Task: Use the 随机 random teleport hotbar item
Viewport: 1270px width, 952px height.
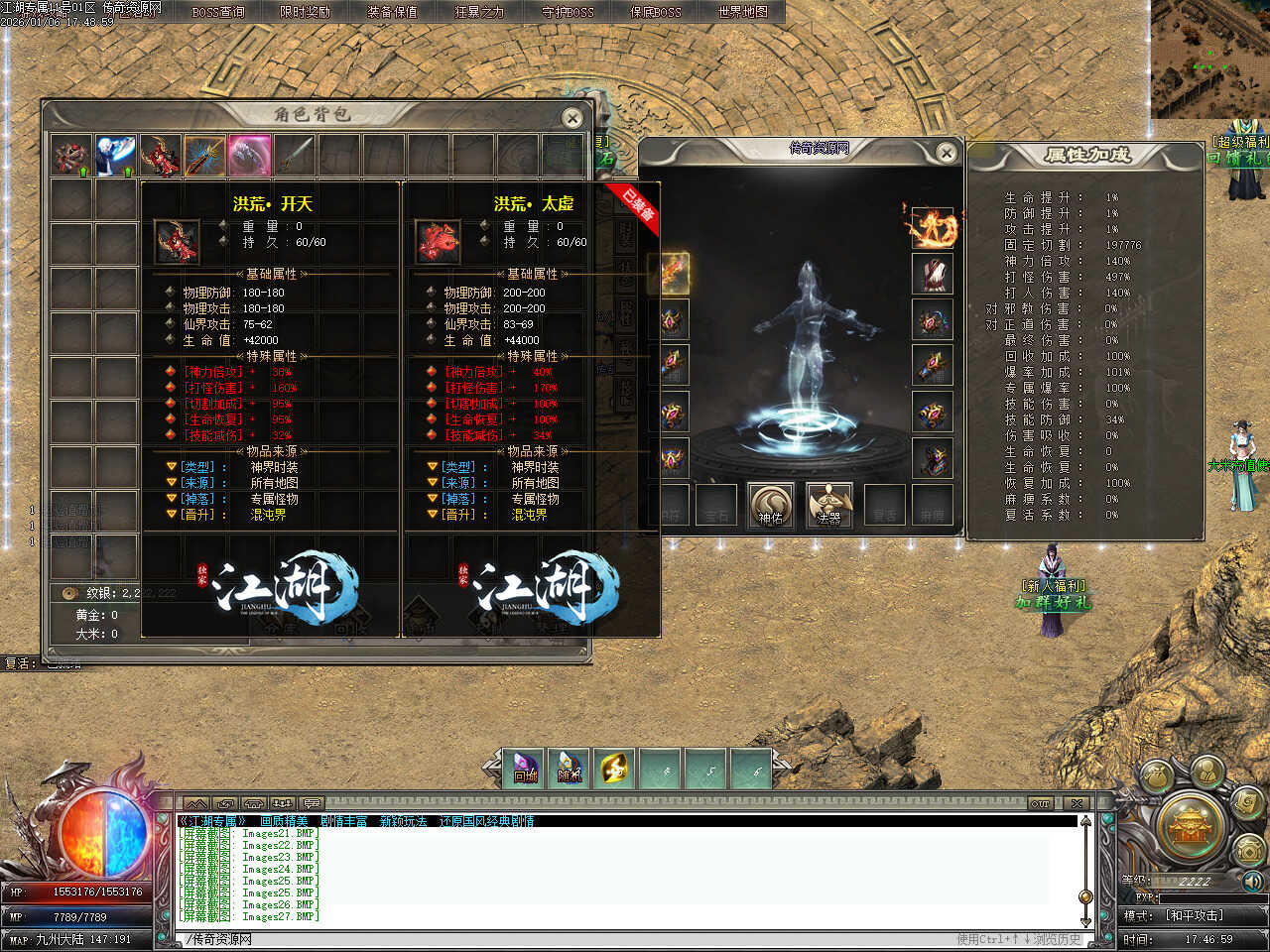Action: point(570,769)
